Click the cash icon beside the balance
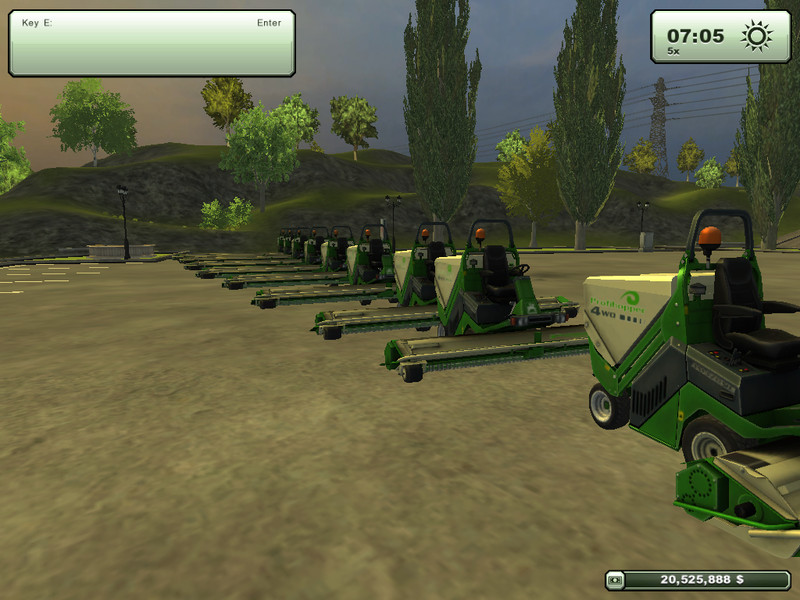Screen dimensions: 800x600 617,579
